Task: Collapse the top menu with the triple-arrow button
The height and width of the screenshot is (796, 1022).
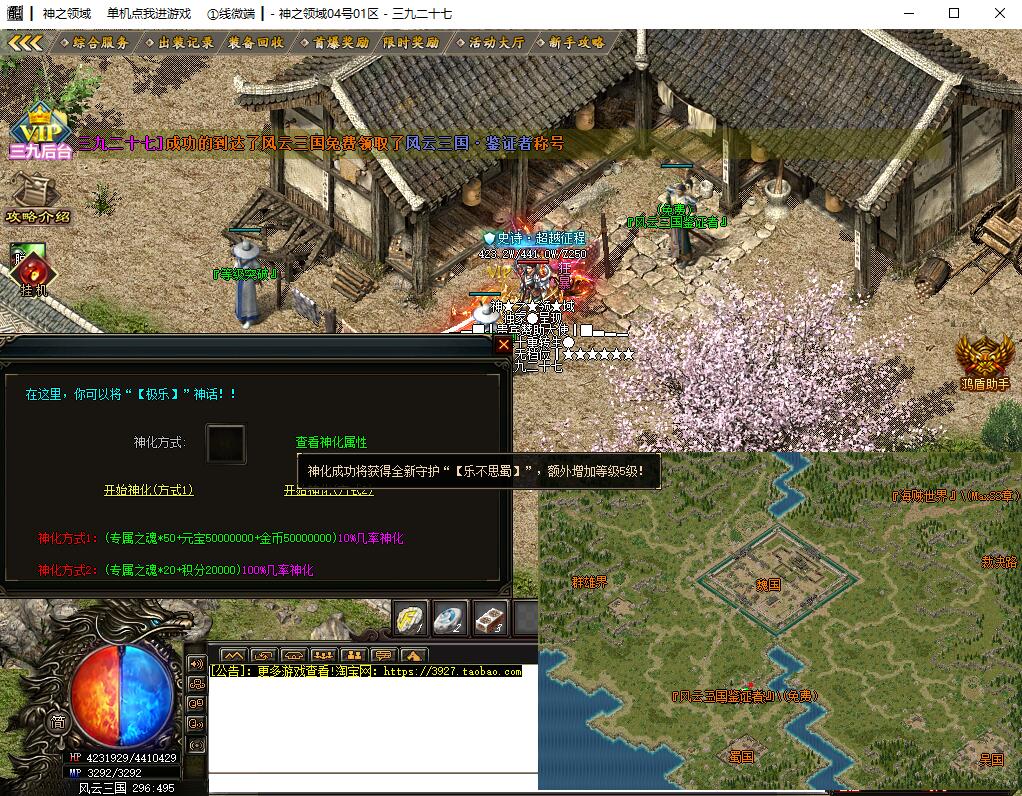Action: pos(25,43)
